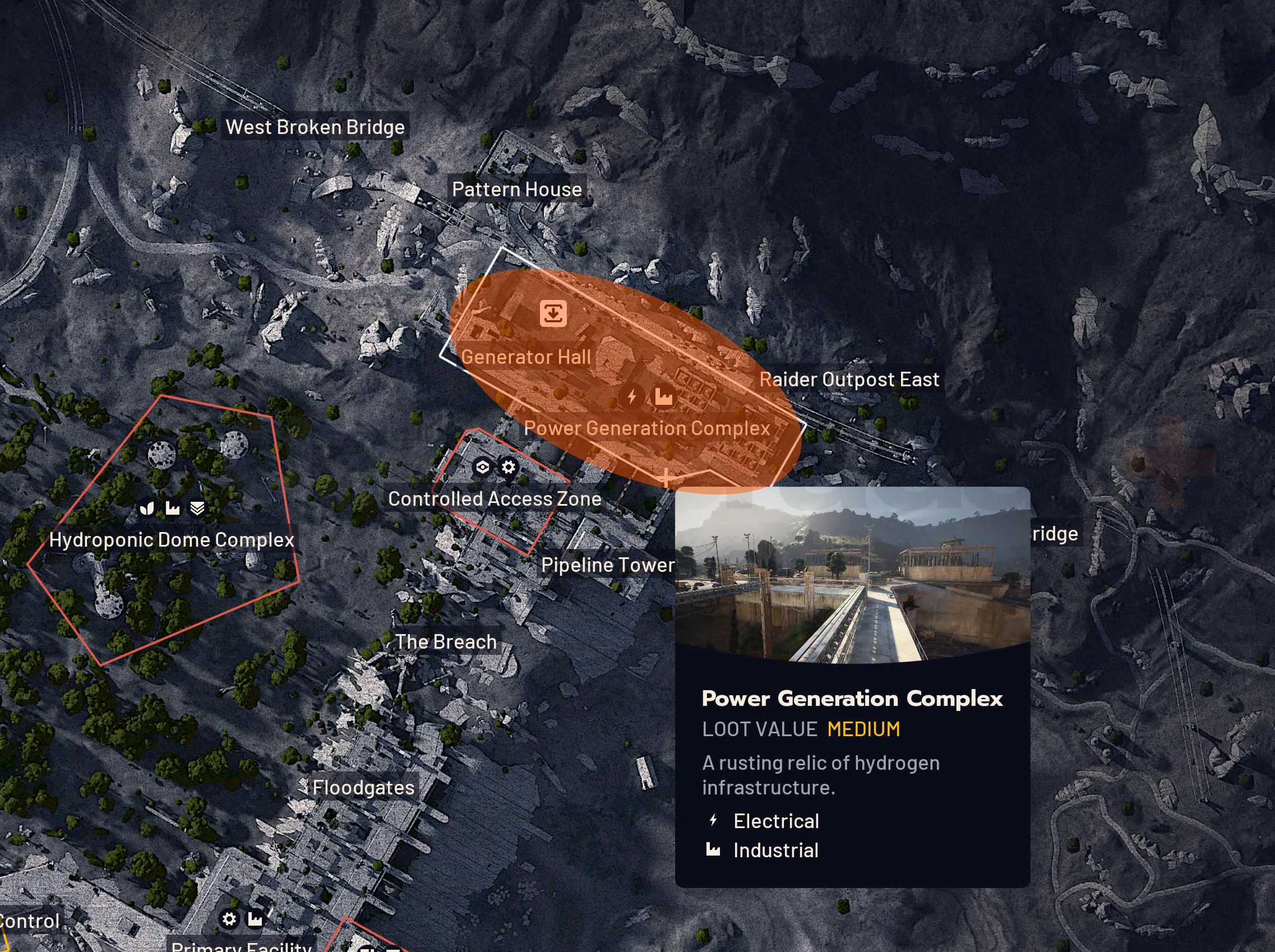Click the Pattern House map label
Screen dimensions: 1275x952
coord(517,188)
